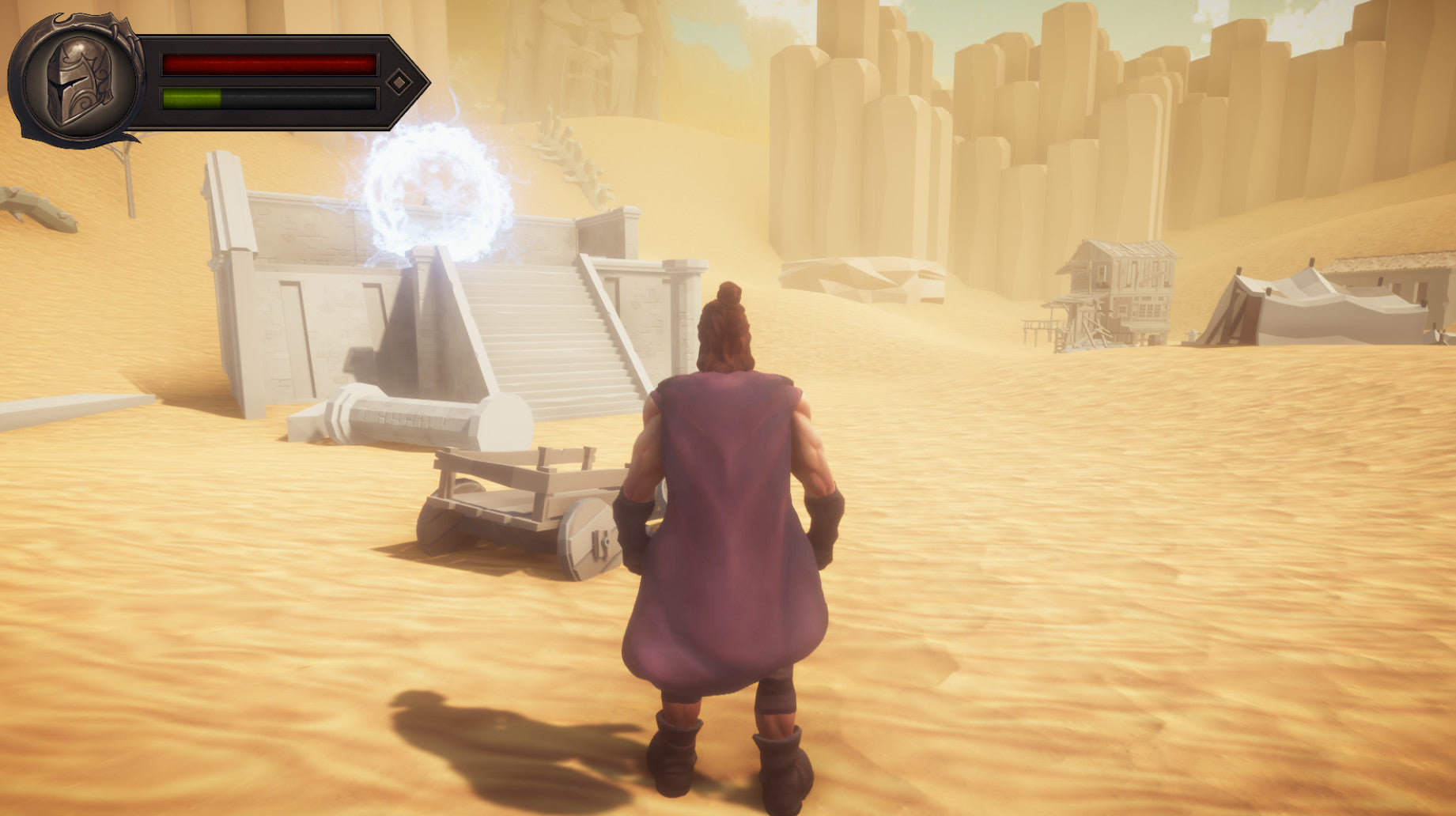
Task: Select the small diamond emblem beside the bars
Action: (x=399, y=81)
